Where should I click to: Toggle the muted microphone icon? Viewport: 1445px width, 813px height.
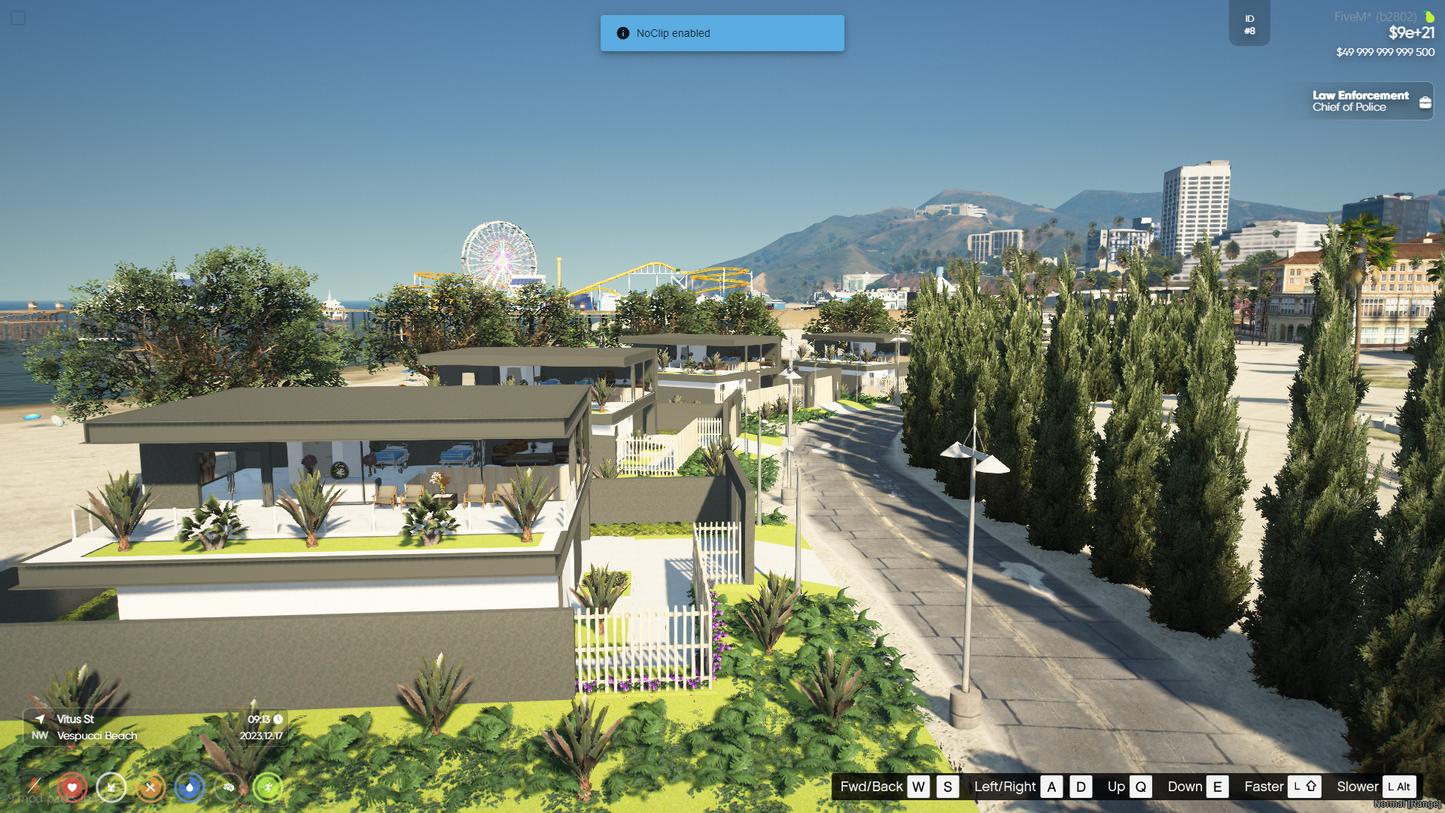(34, 787)
